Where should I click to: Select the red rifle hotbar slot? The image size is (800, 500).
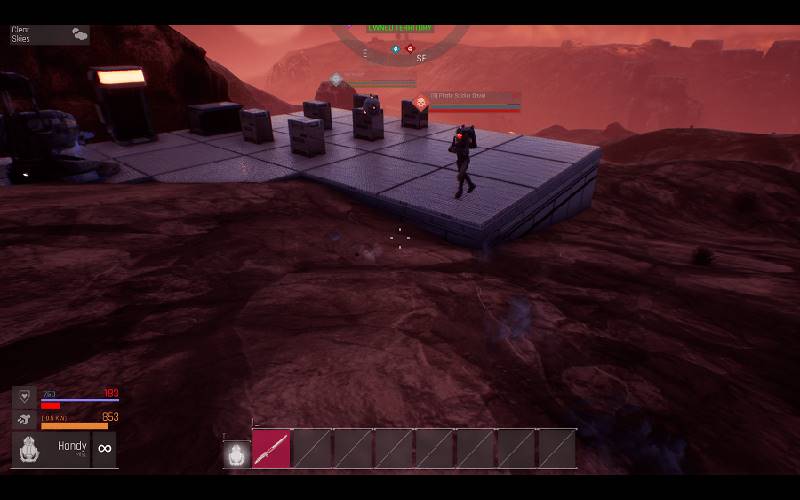(x=271, y=449)
